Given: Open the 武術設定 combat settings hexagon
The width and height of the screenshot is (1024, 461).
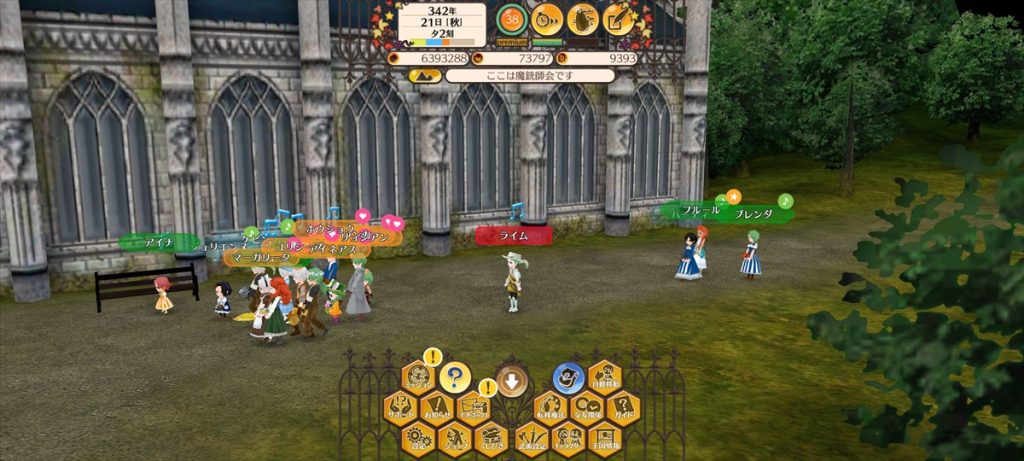Looking at the screenshot, I should (531, 437).
